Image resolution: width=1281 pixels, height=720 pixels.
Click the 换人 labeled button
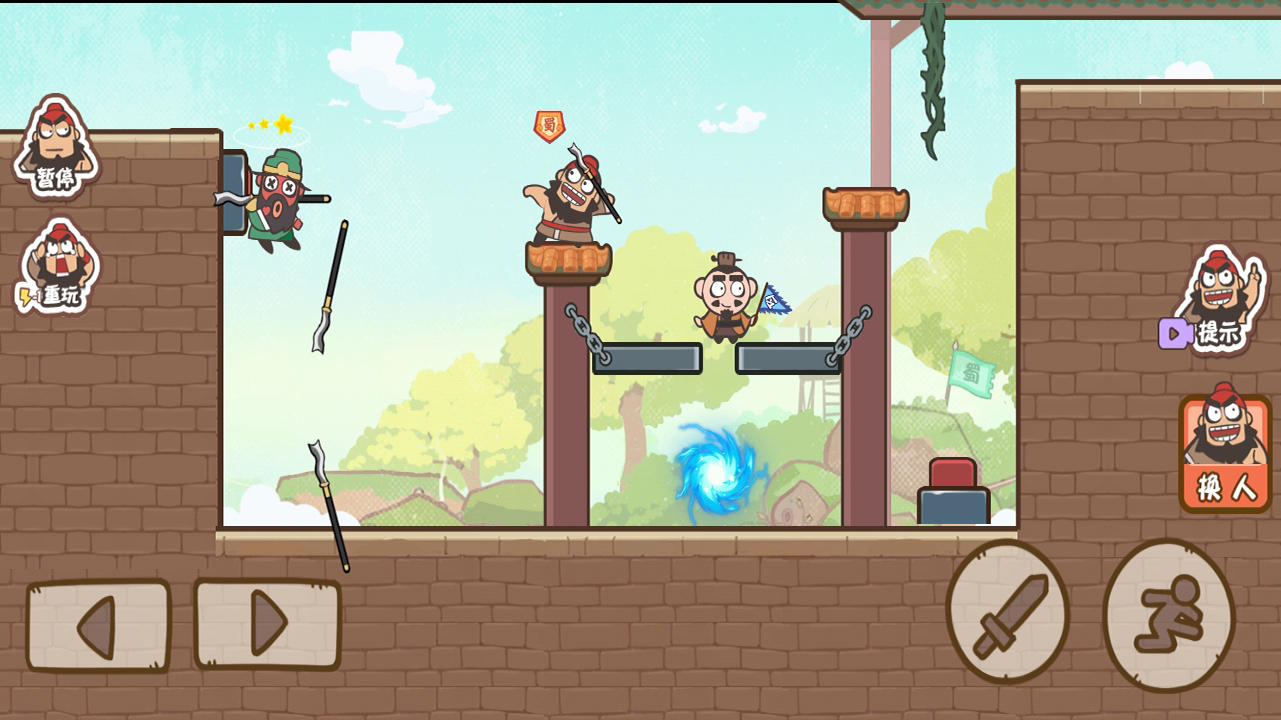(x=1224, y=485)
